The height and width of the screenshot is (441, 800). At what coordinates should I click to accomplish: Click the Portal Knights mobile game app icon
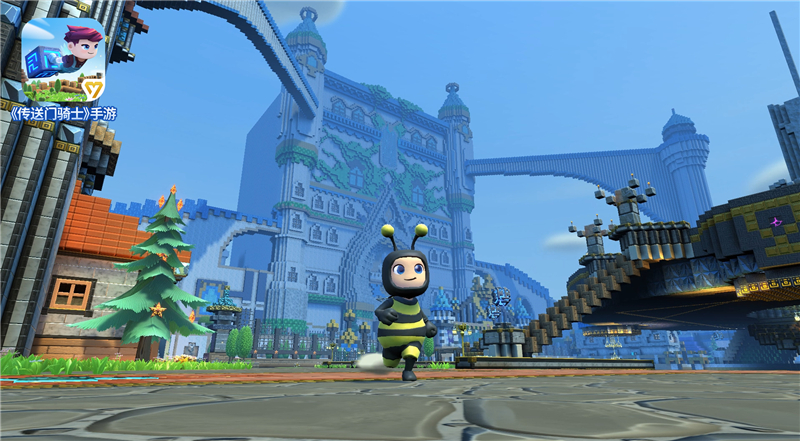pyautogui.click(x=63, y=58)
